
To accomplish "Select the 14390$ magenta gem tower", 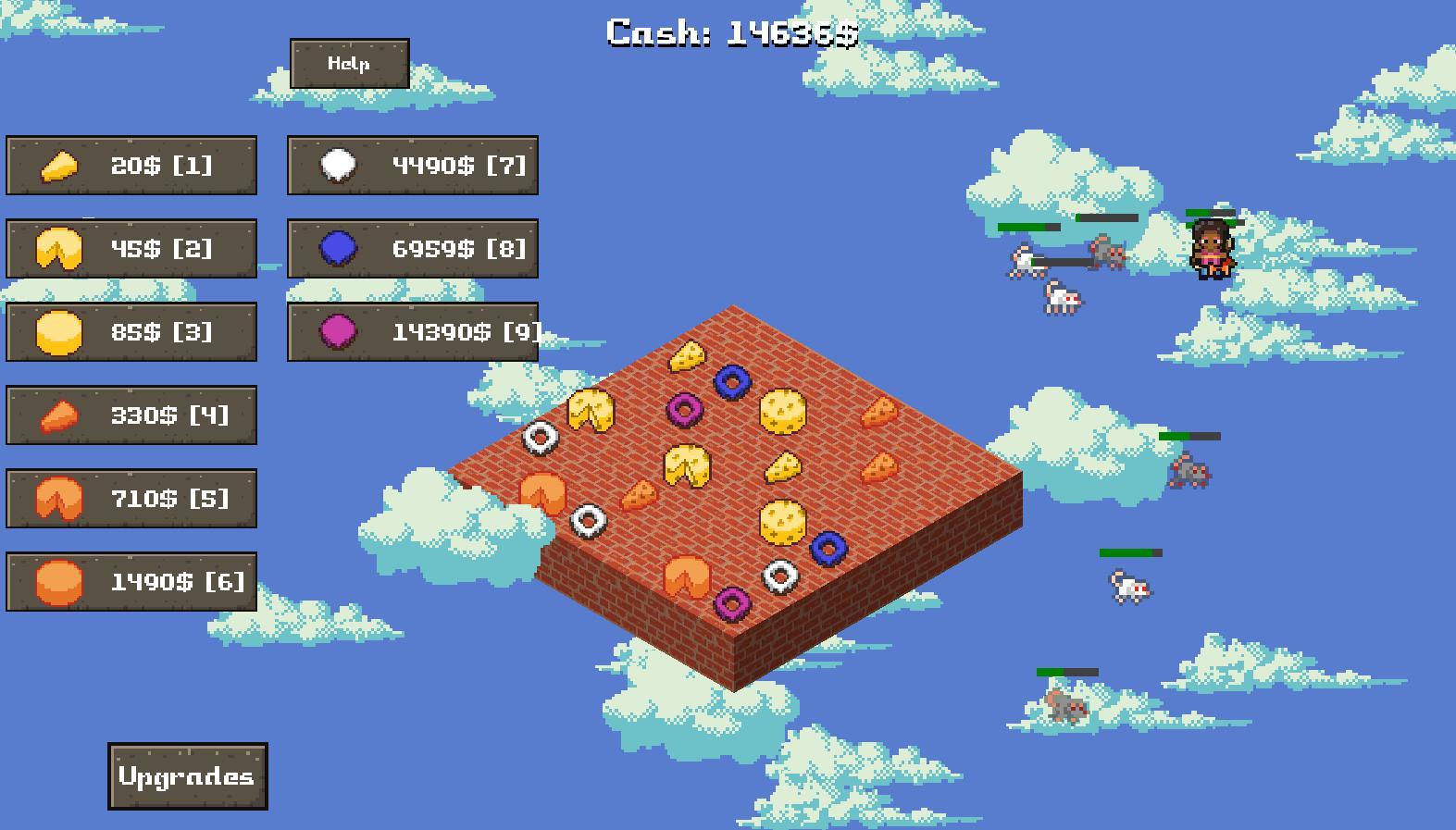I will (413, 331).
